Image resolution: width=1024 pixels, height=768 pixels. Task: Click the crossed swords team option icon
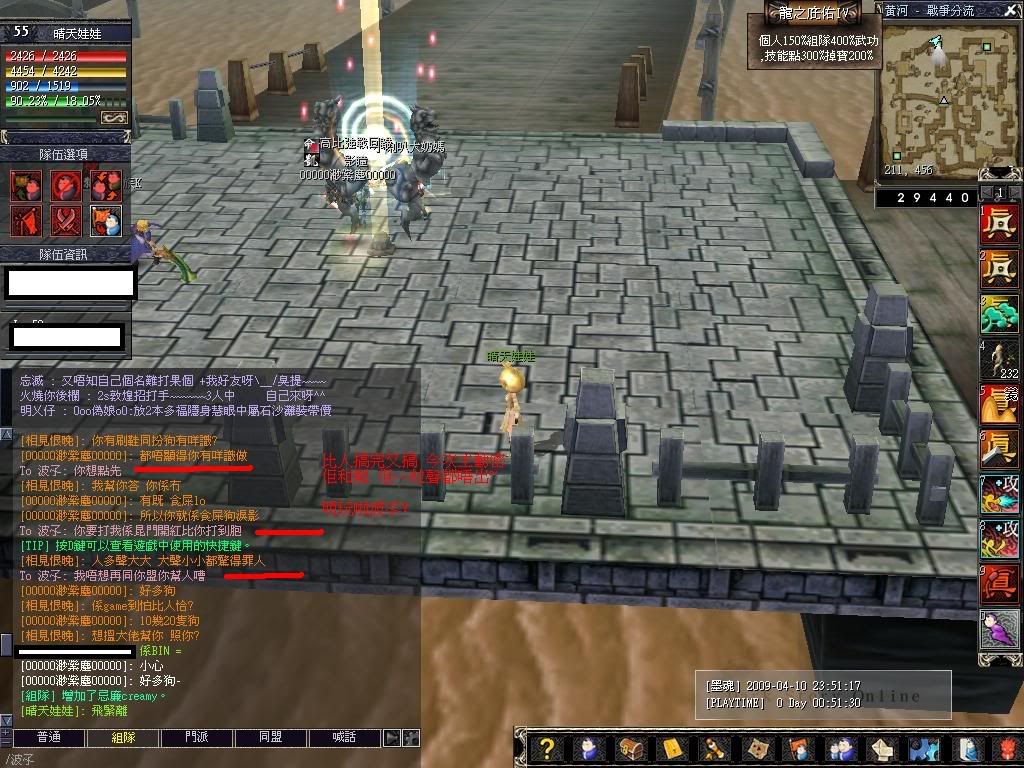67,219
